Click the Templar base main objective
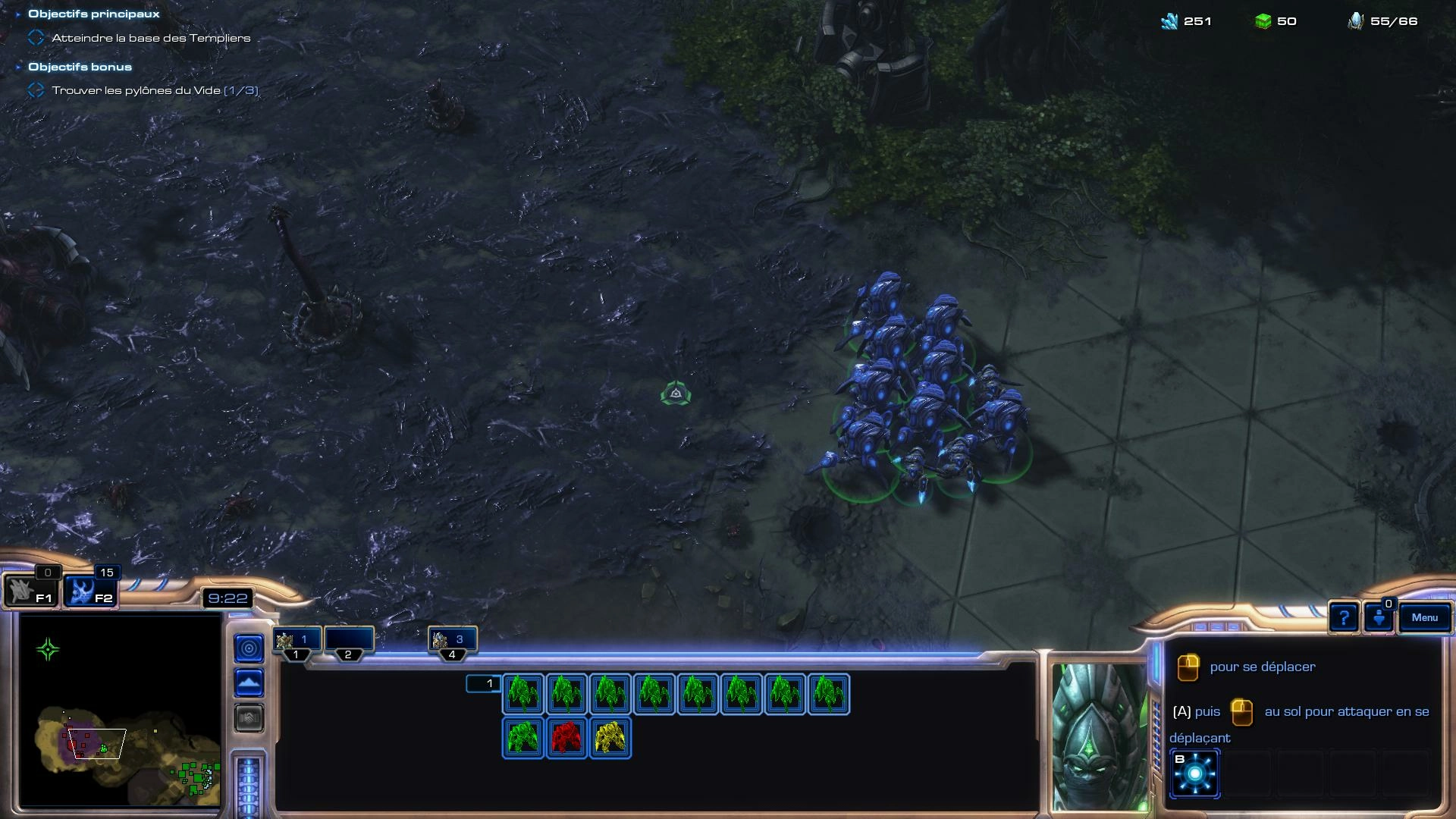This screenshot has height=819, width=1456. (x=150, y=38)
